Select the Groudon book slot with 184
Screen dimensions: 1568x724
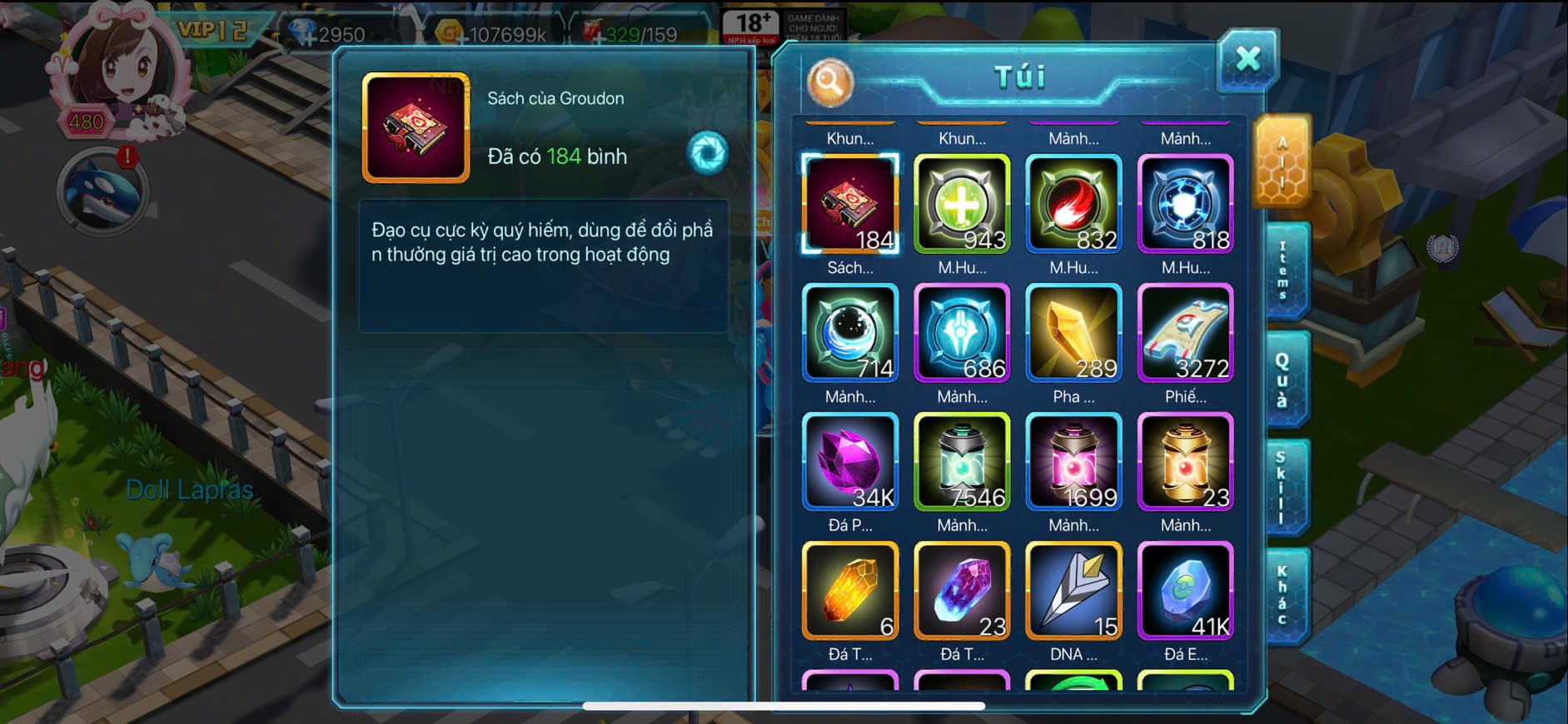(x=850, y=203)
